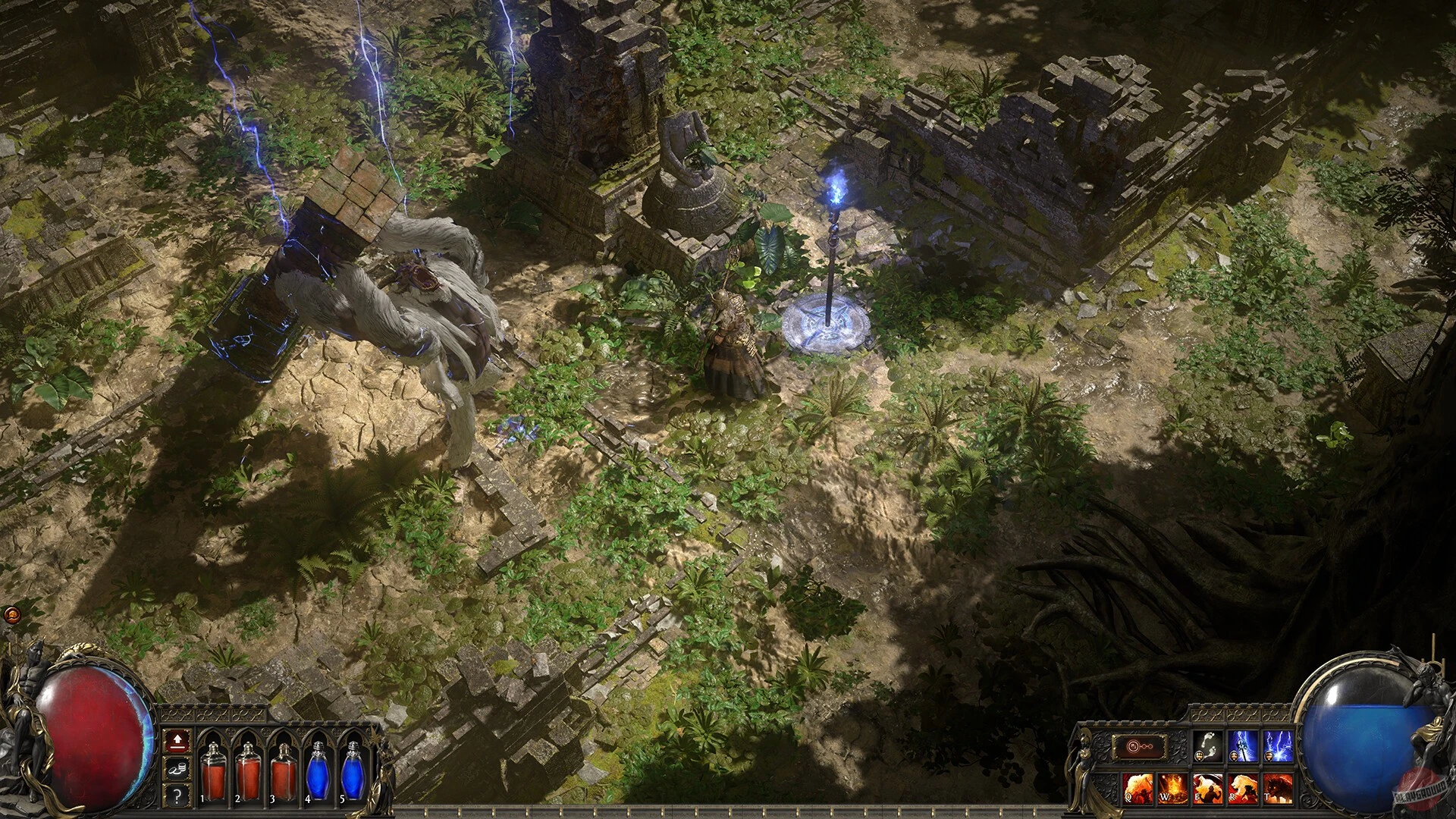Activate the footprints dodge roll skill
The height and width of the screenshot is (819, 1456).
(1207, 745)
